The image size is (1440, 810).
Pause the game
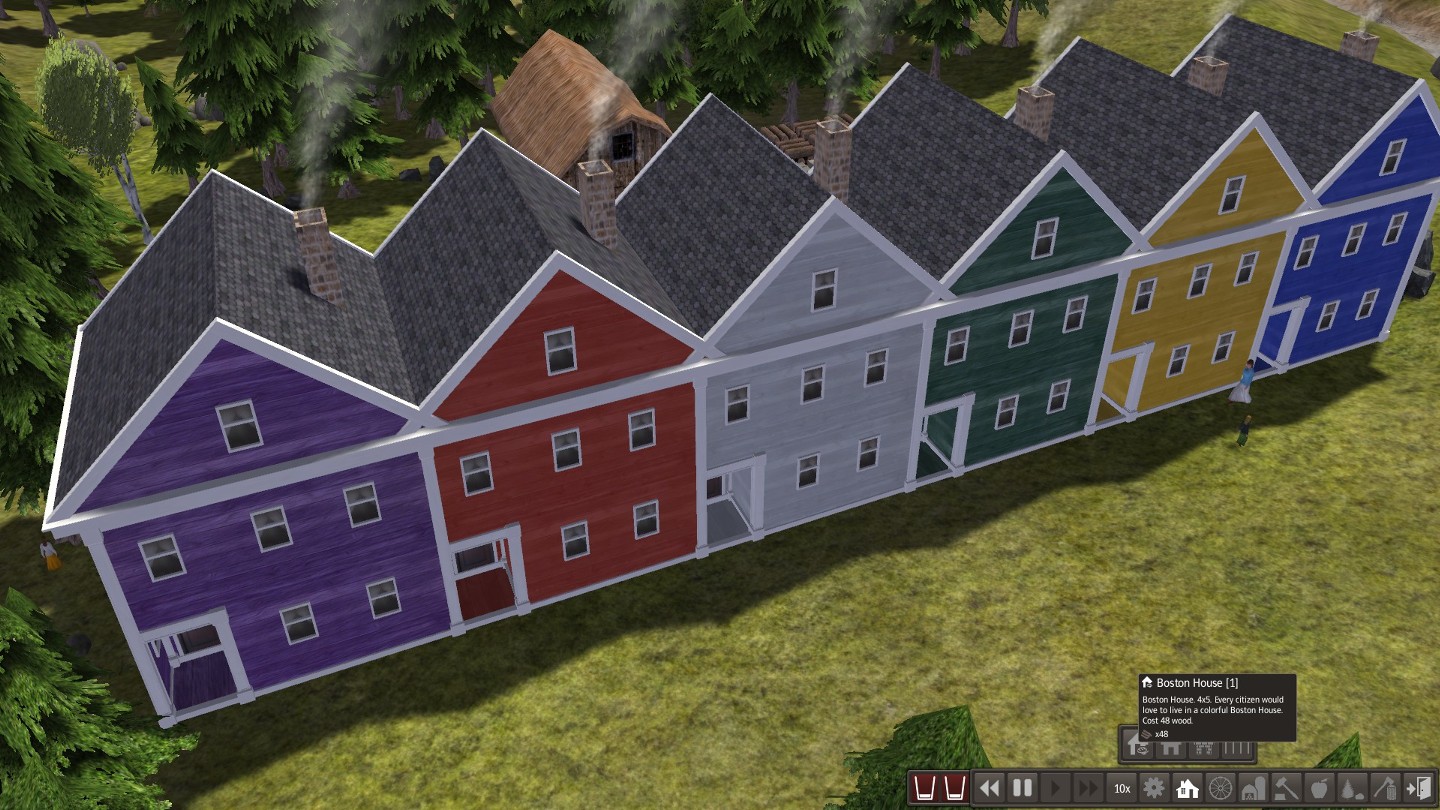click(1022, 788)
